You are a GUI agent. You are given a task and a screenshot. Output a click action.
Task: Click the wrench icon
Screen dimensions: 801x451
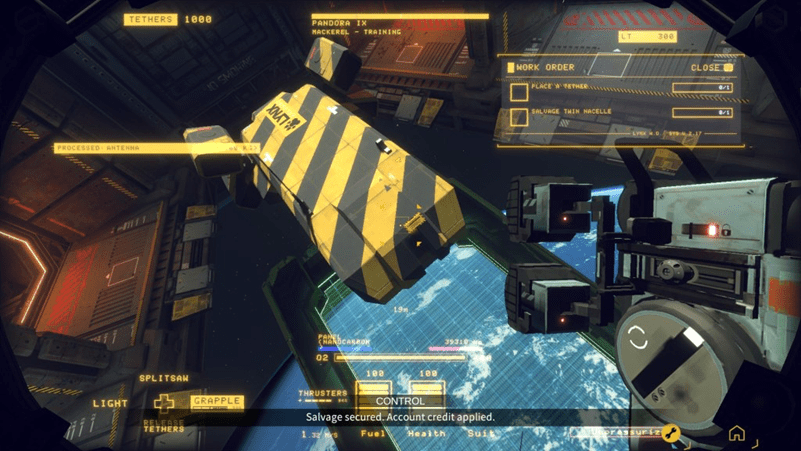coord(671,433)
